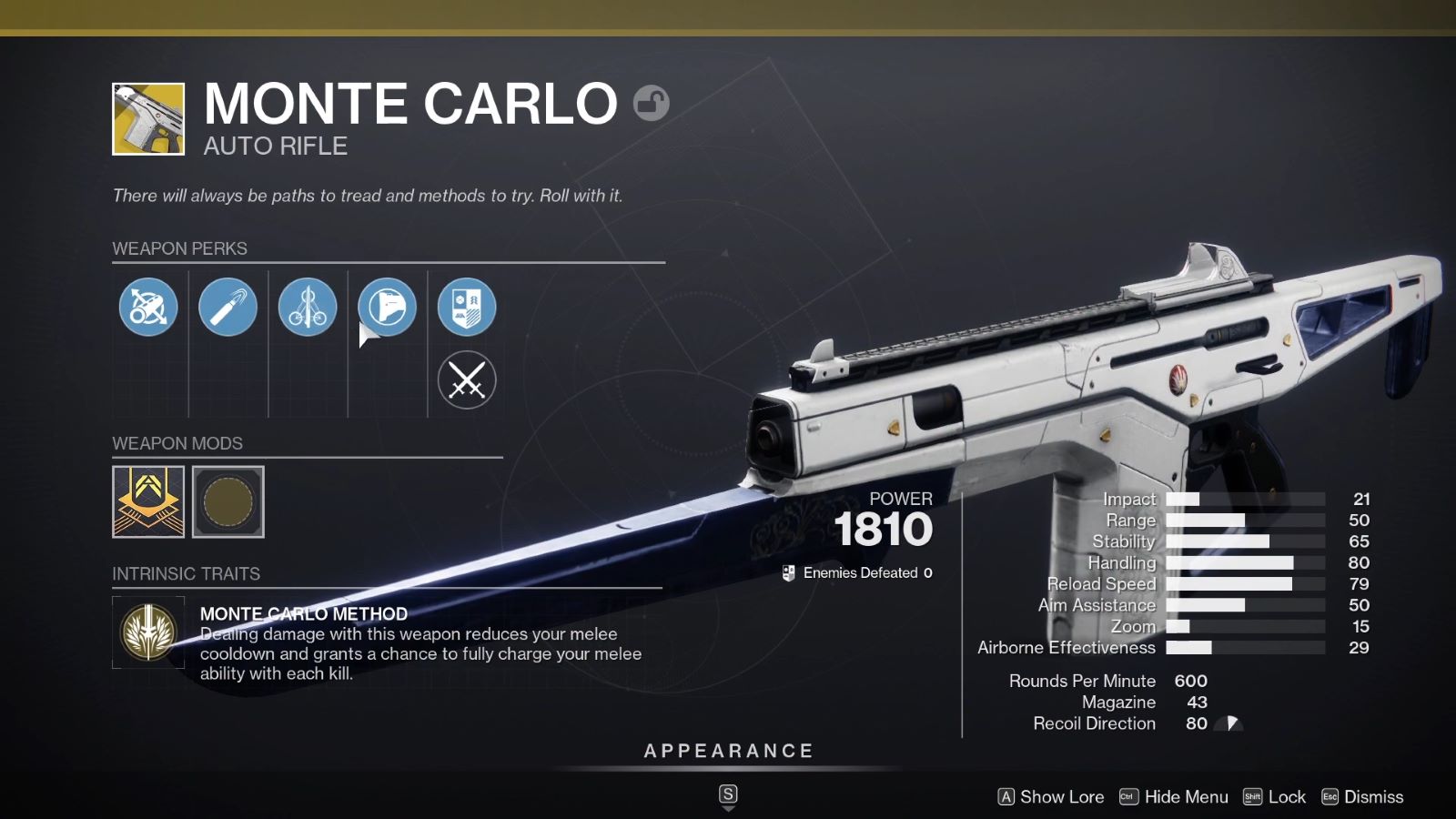Select the Monte Carlo Method intrinsic trait icon

[x=148, y=632]
